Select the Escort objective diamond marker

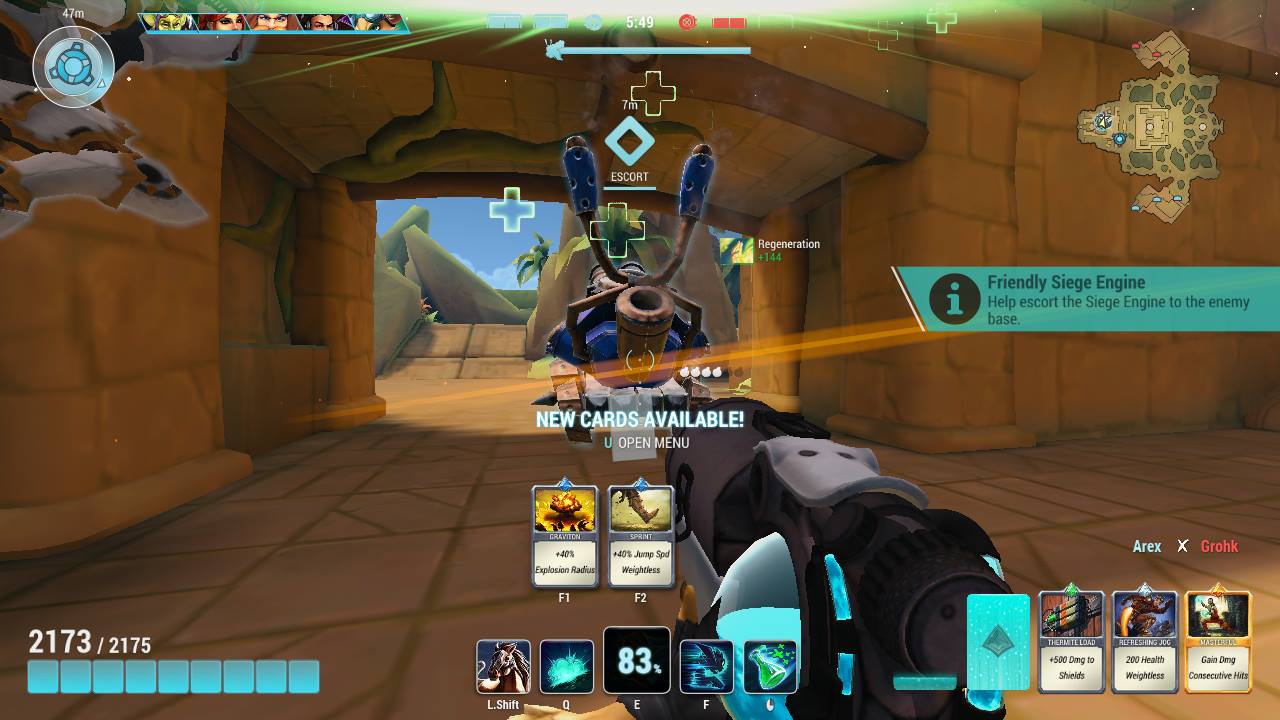(630, 142)
